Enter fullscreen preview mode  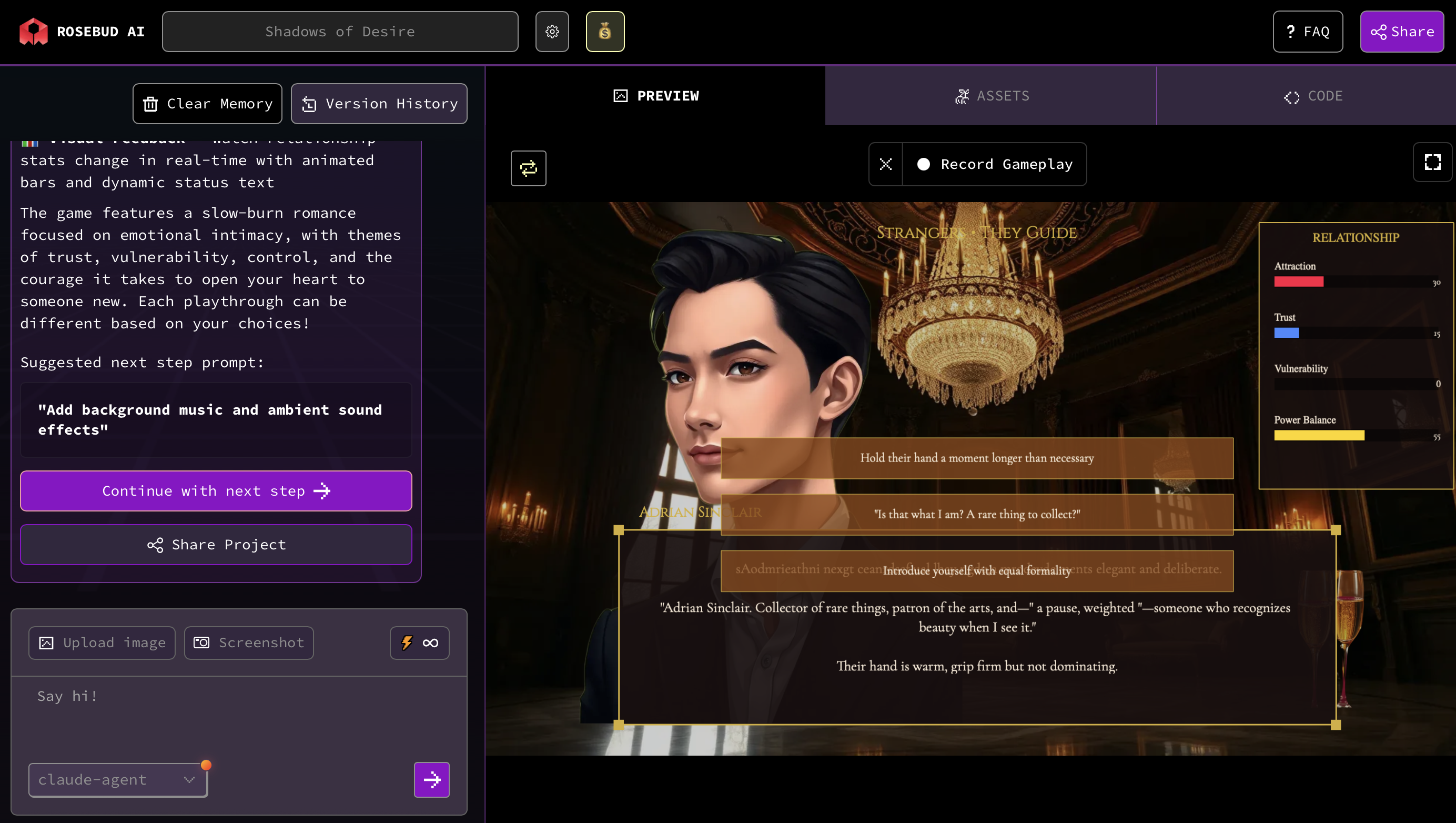click(1432, 163)
